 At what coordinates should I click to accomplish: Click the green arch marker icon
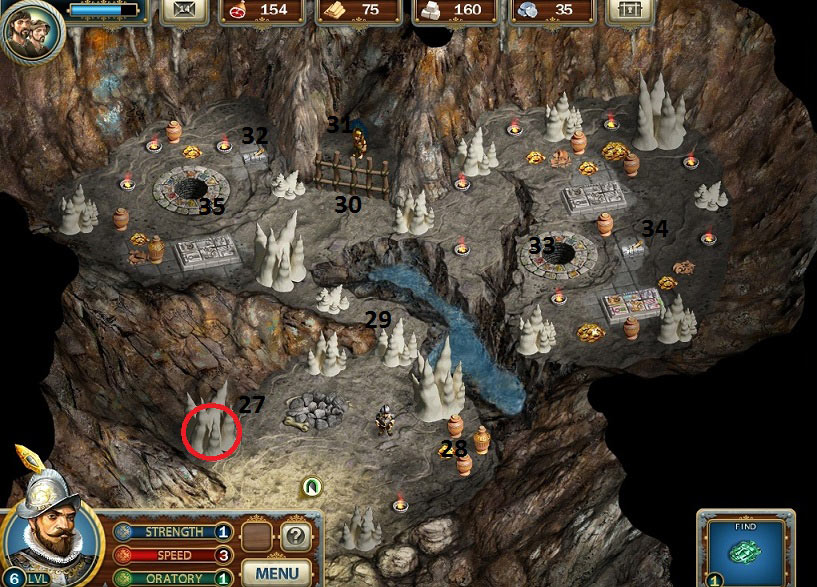(x=312, y=487)
